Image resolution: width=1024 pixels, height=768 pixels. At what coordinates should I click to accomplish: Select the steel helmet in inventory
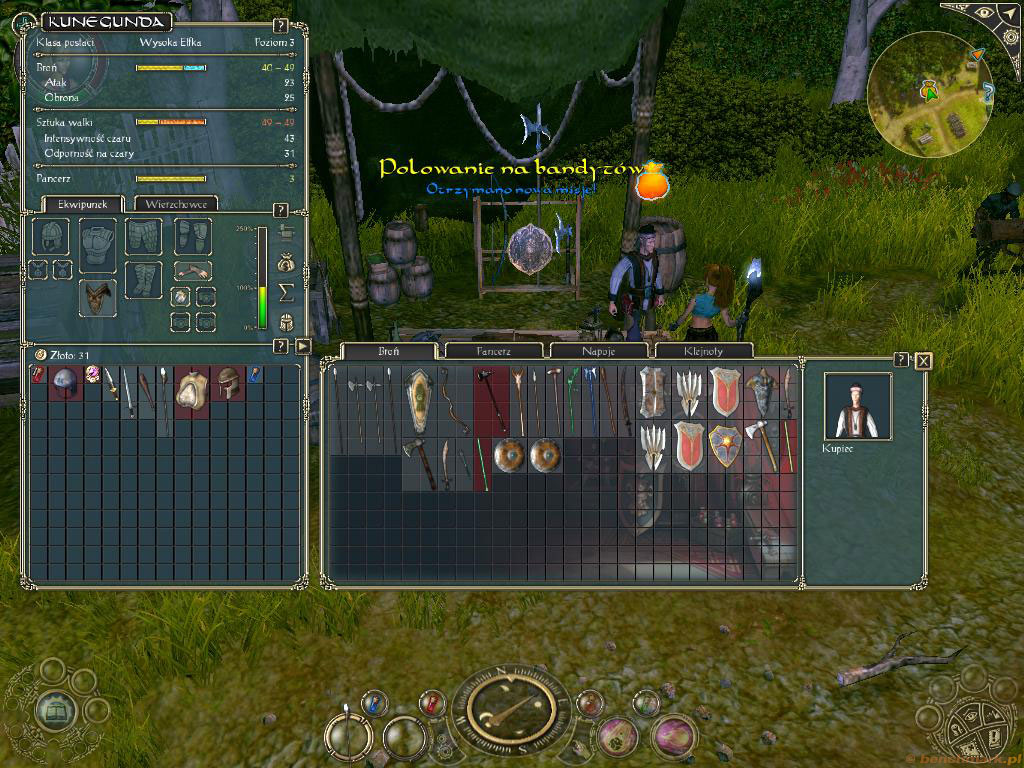[x=65, y=381]
